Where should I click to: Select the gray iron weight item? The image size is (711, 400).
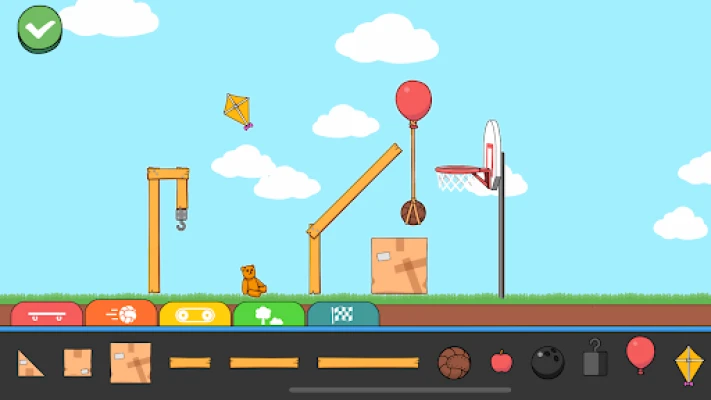click(x=595, y=359)
